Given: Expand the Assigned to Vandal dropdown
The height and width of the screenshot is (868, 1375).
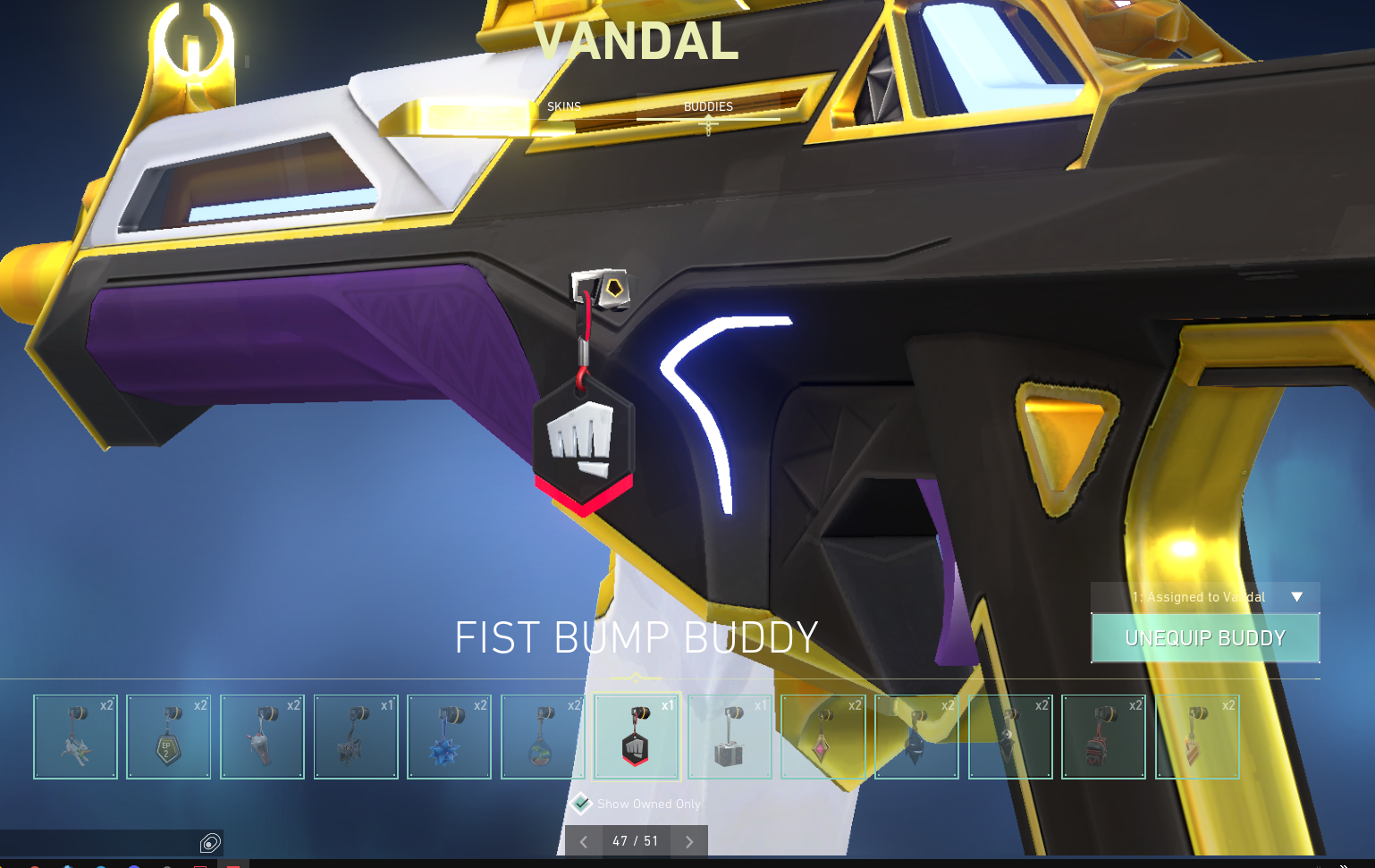Looking at the screenshot, I should (x=1204, y=597).
